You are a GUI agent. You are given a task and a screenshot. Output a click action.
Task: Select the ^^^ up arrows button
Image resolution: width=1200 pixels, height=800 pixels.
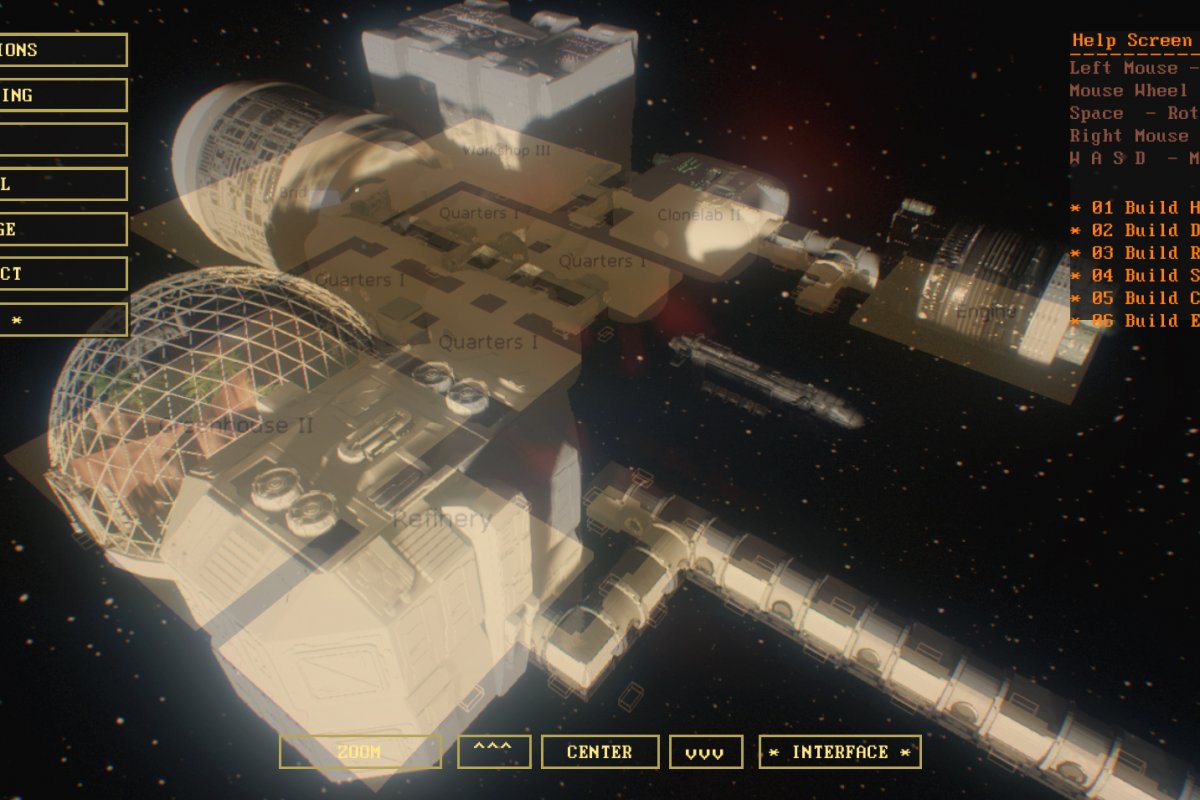click(494, 752)
